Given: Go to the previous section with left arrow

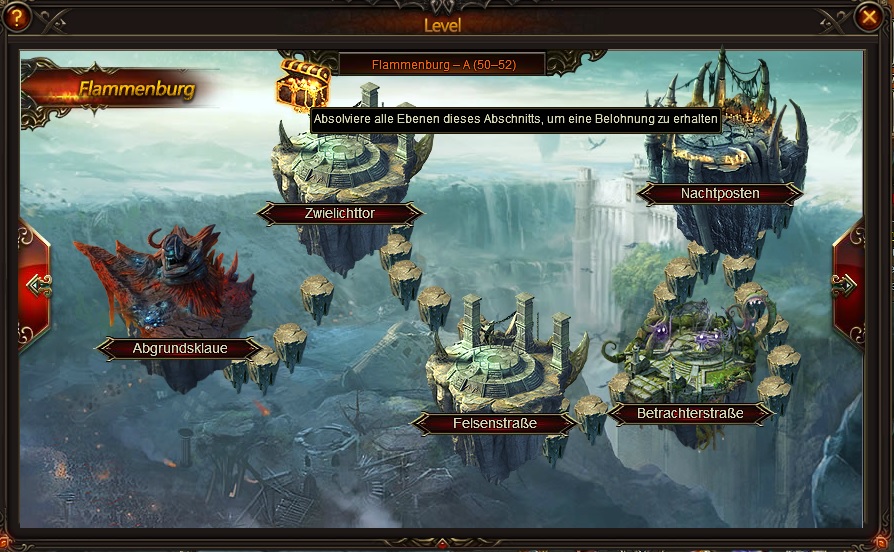Looking at the screenshot, I should 37,285.
